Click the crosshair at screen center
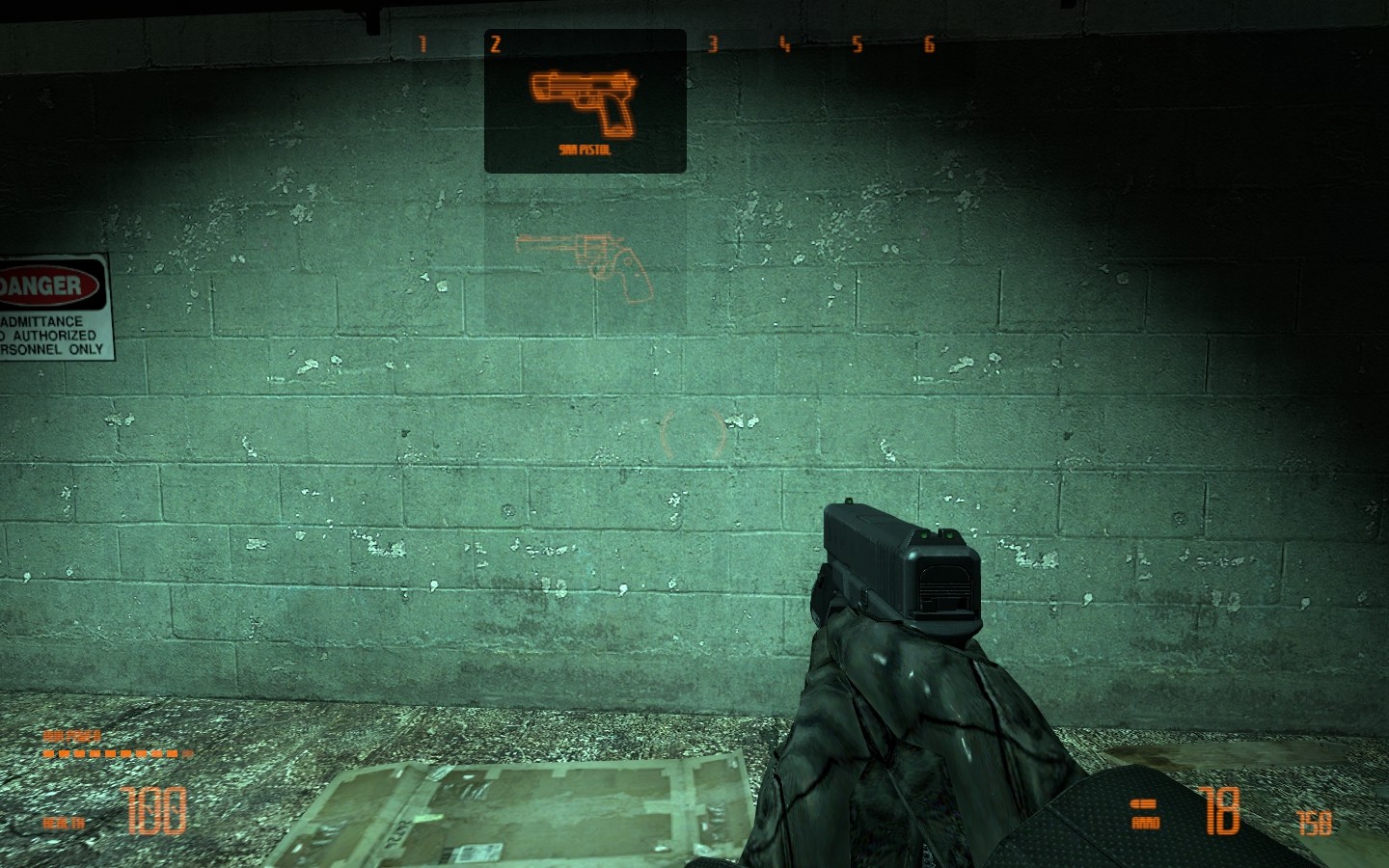Screen dimensions: 1389x868 [694, 434]
